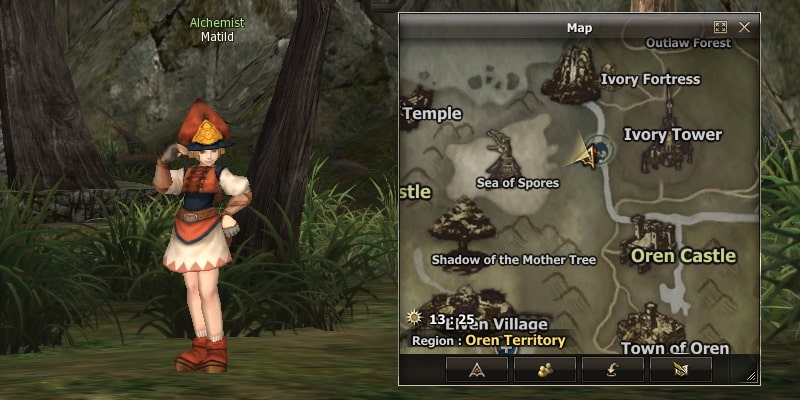
Task: Click the Sea of Spores map location
Action: 517,183
